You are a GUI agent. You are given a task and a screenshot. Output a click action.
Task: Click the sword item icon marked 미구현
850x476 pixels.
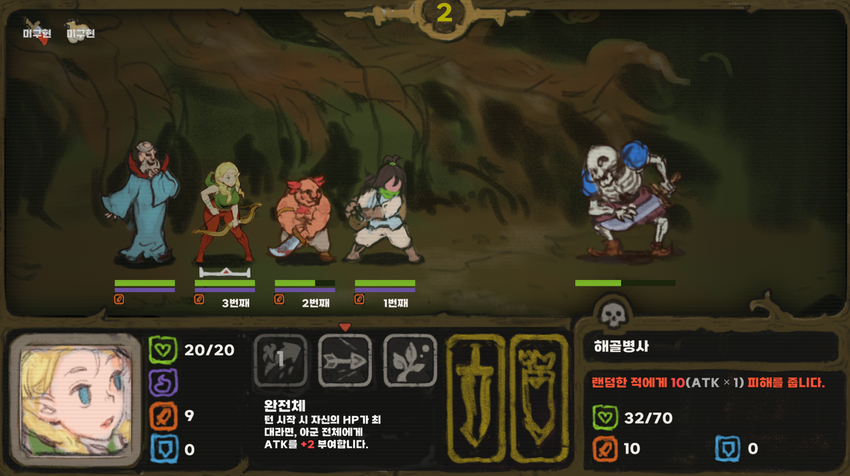click(x=36, y=30)
